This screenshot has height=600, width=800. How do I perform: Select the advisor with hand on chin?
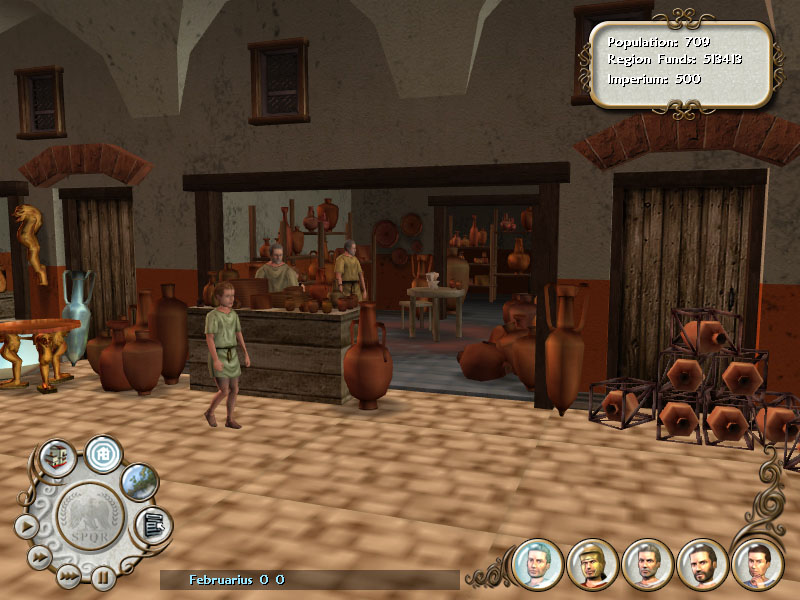coord(756,563)
